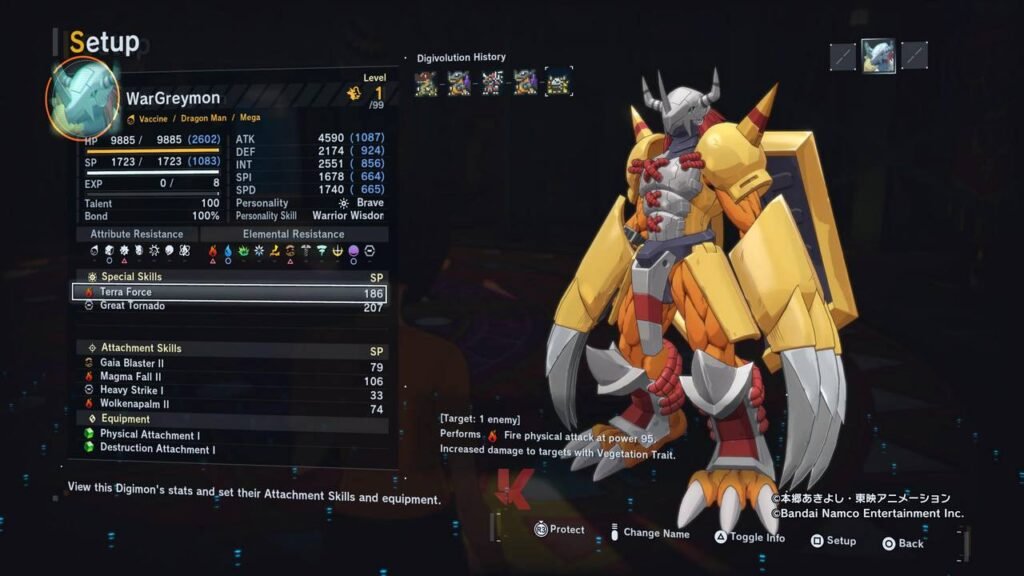Select the WarGreymon party slot portrait
Viewport: 1024px width, 576px height.
click(878, 55)
